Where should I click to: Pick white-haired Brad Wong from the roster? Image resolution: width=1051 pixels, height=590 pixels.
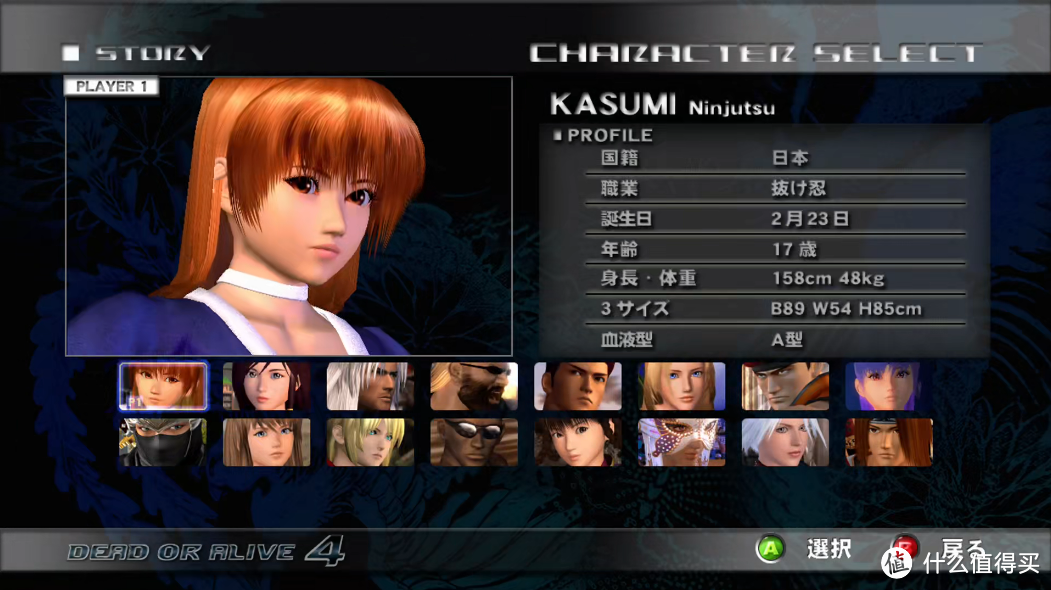point(370,386)
